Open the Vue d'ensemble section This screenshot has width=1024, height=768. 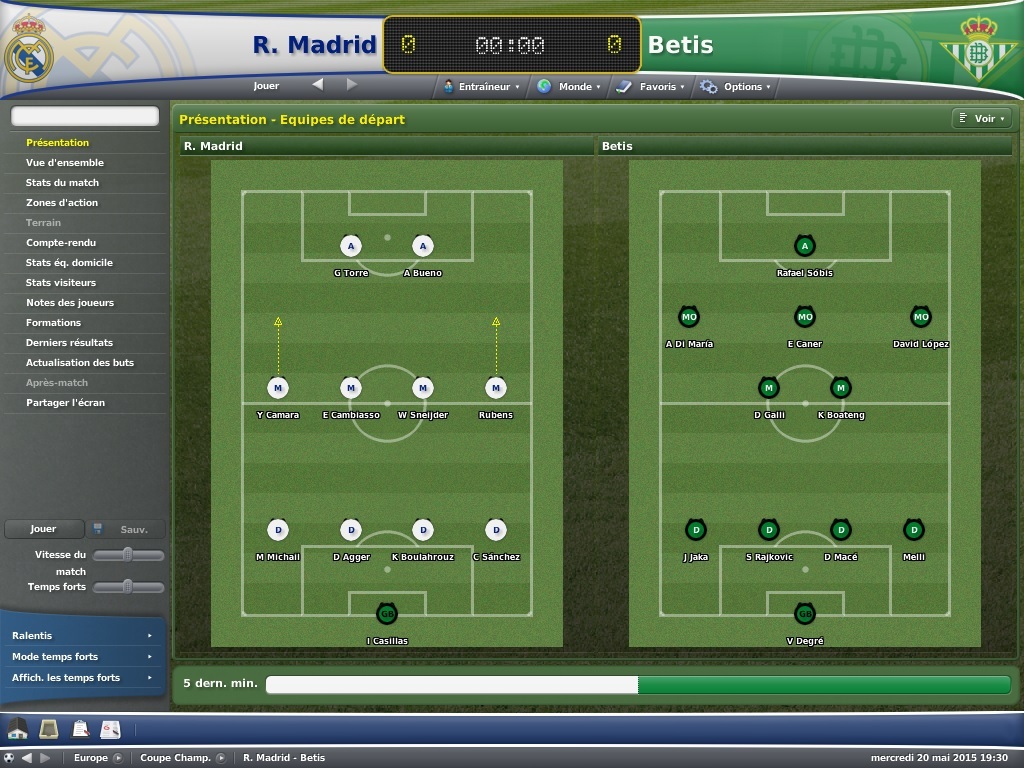click(x=65, y=163)
